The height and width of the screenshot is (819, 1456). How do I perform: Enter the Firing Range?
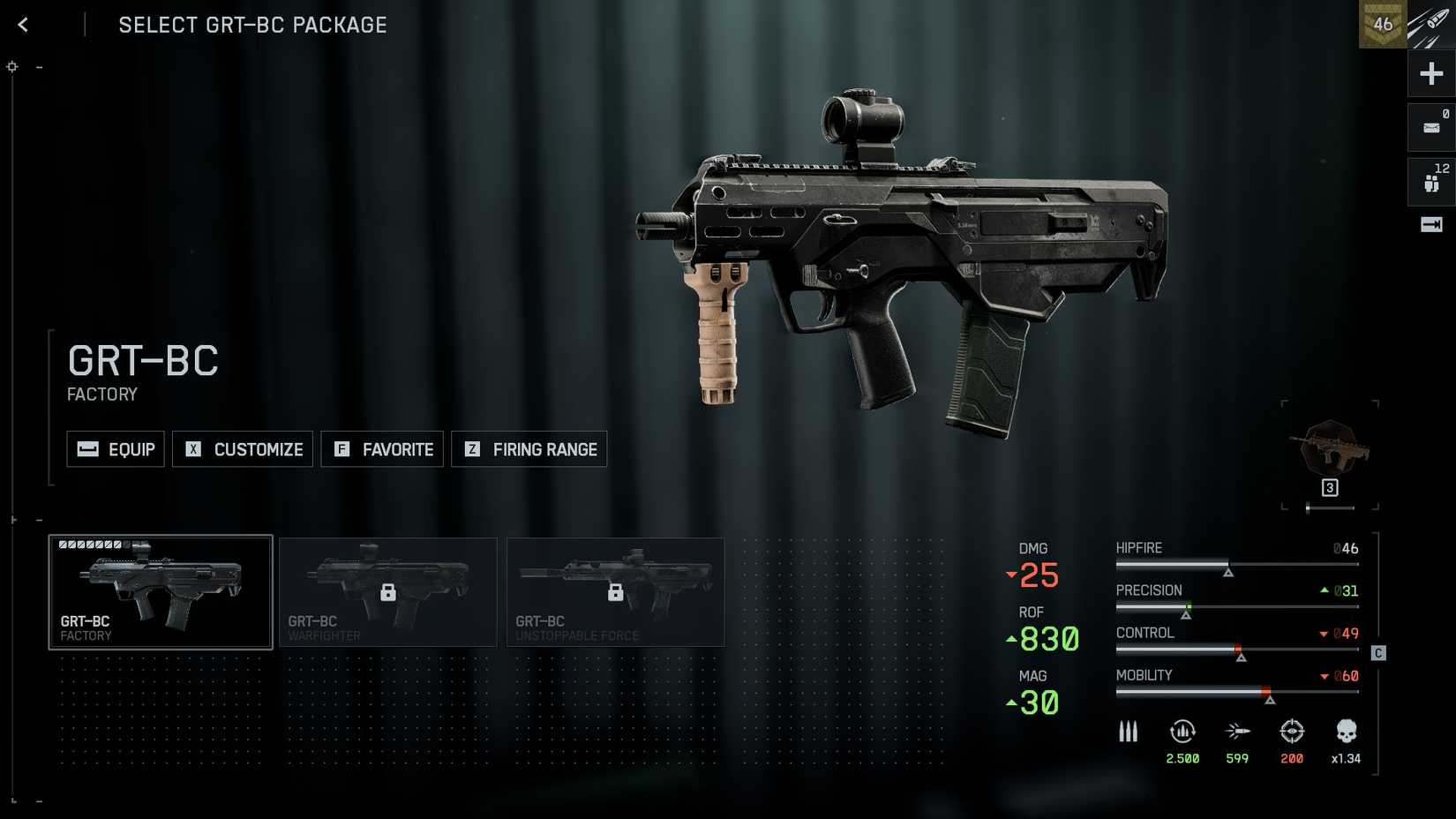pyautogui.click(x=529, y=449)
